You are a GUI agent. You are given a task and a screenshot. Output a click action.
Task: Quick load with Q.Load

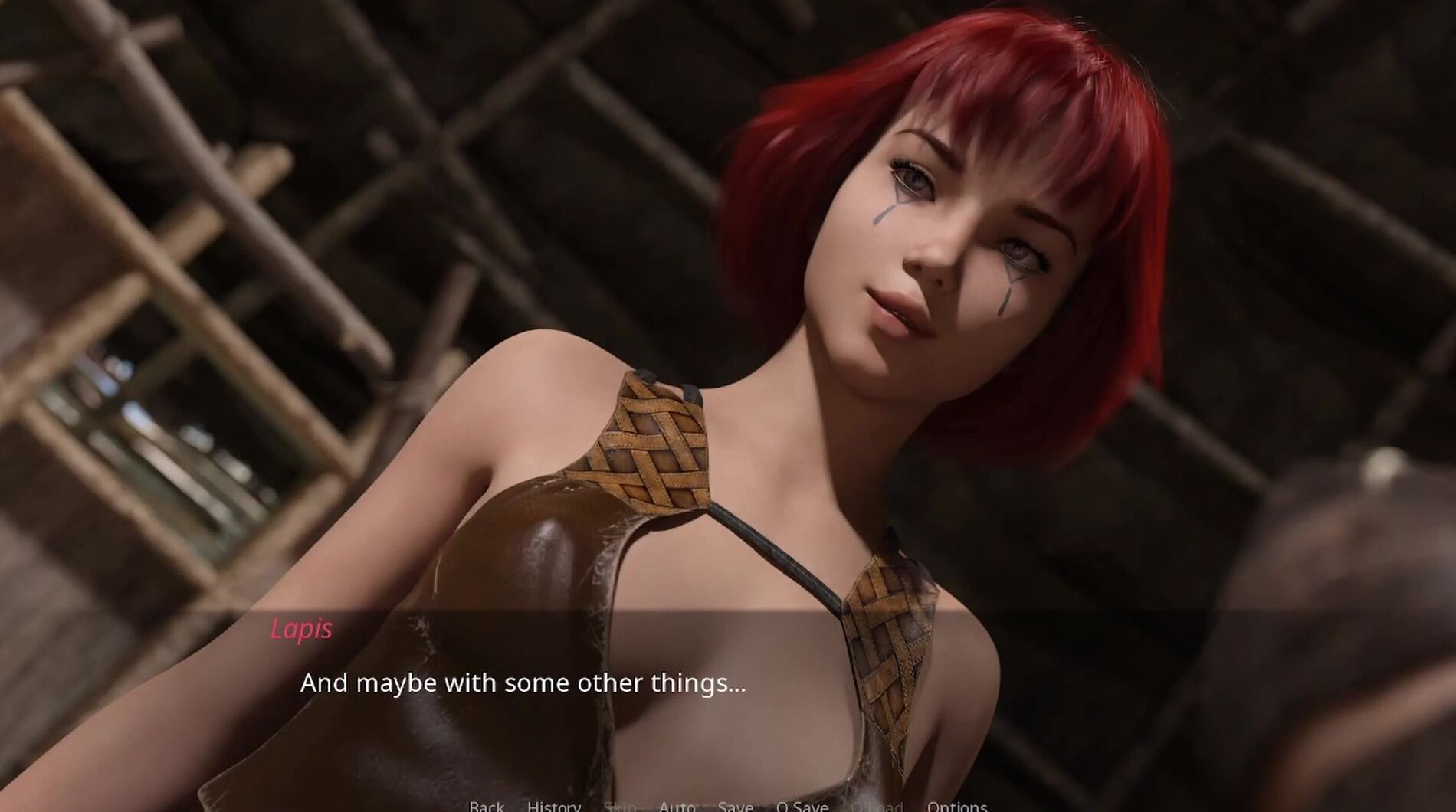pyautogui.click(x=877, y=806)
